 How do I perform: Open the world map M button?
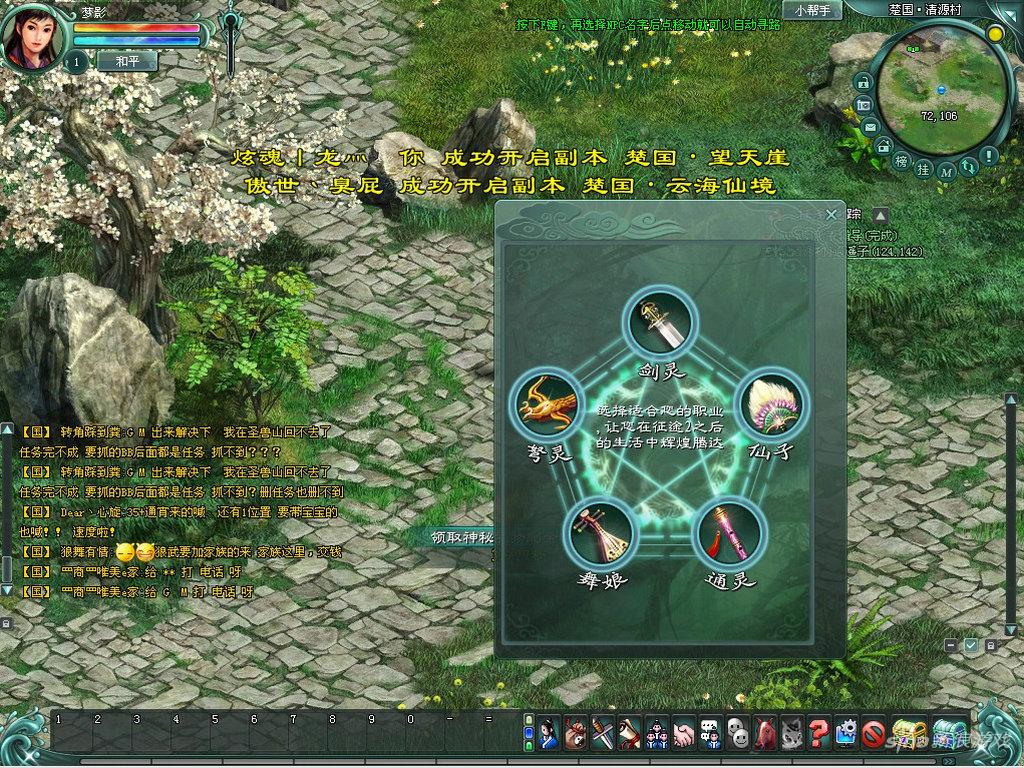[x=948, y=172]
